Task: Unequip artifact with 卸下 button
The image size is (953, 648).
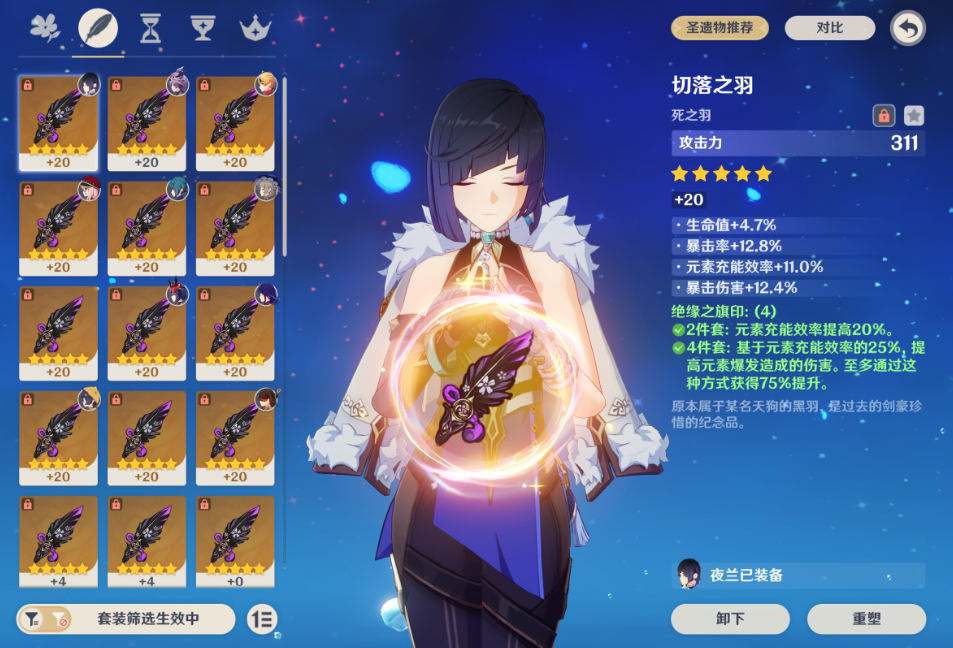Action: [x=730, y=619]
